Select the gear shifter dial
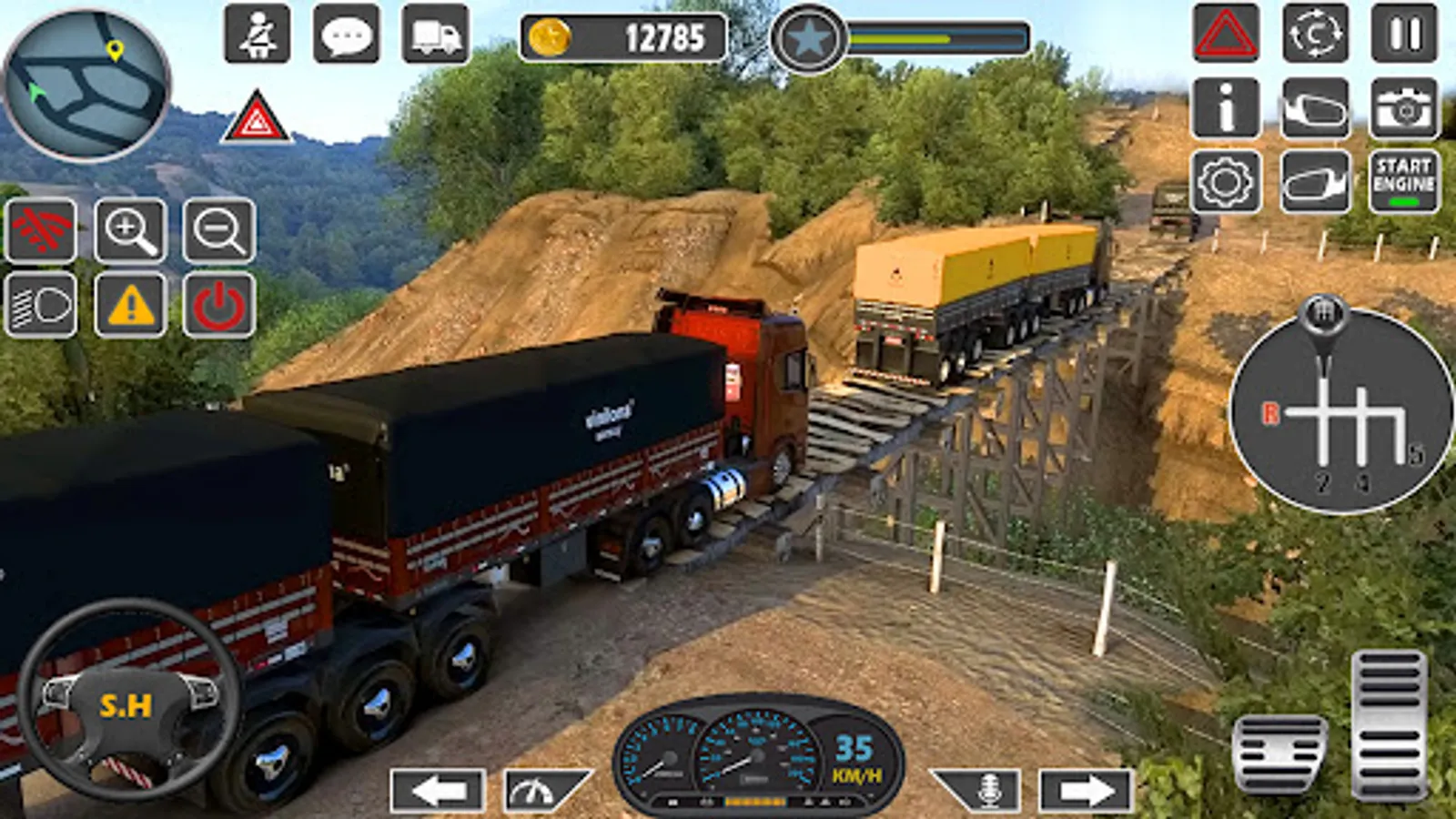Image resolution: width=1456 pixels, height=819 pixels. point(1340,411)
